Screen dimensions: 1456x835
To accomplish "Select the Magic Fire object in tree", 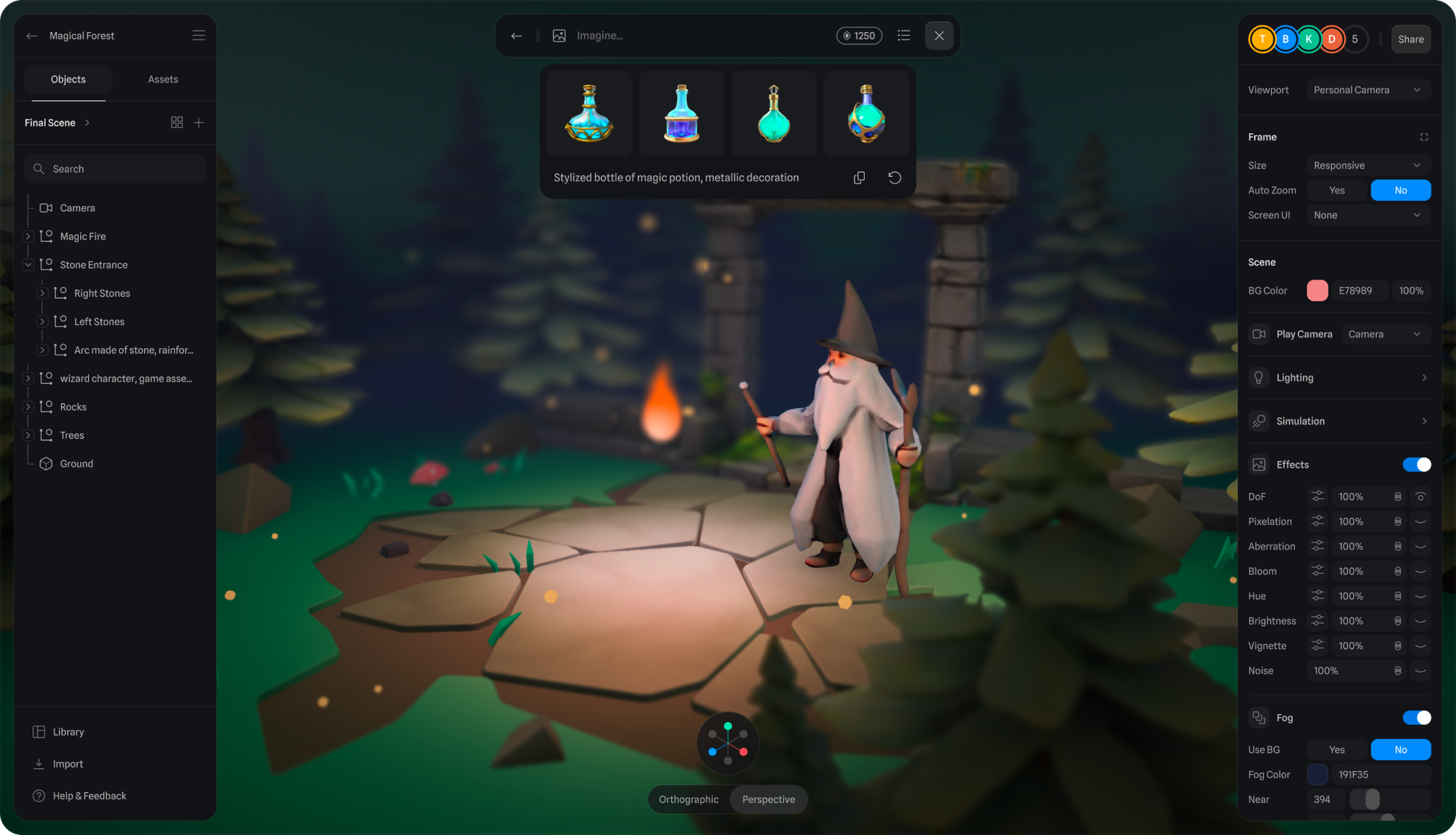I will coord(82,237).
